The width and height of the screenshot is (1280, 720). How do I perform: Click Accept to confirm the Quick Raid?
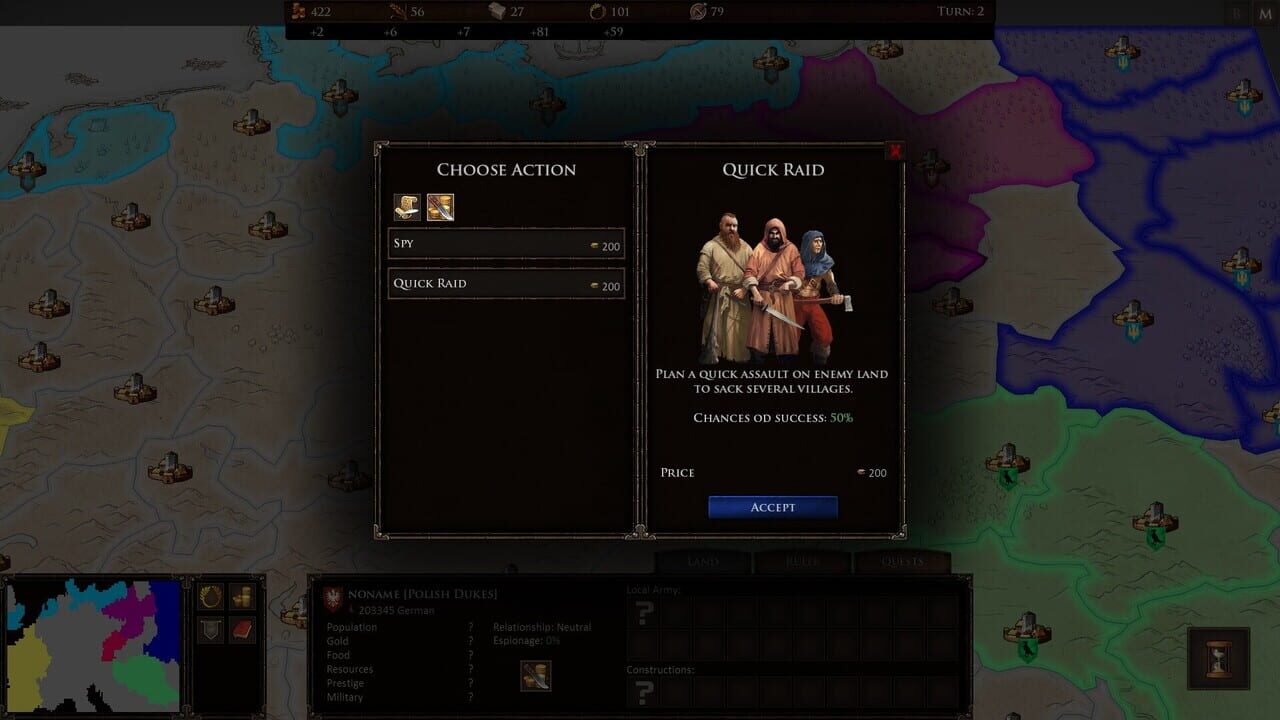point(772,506)
